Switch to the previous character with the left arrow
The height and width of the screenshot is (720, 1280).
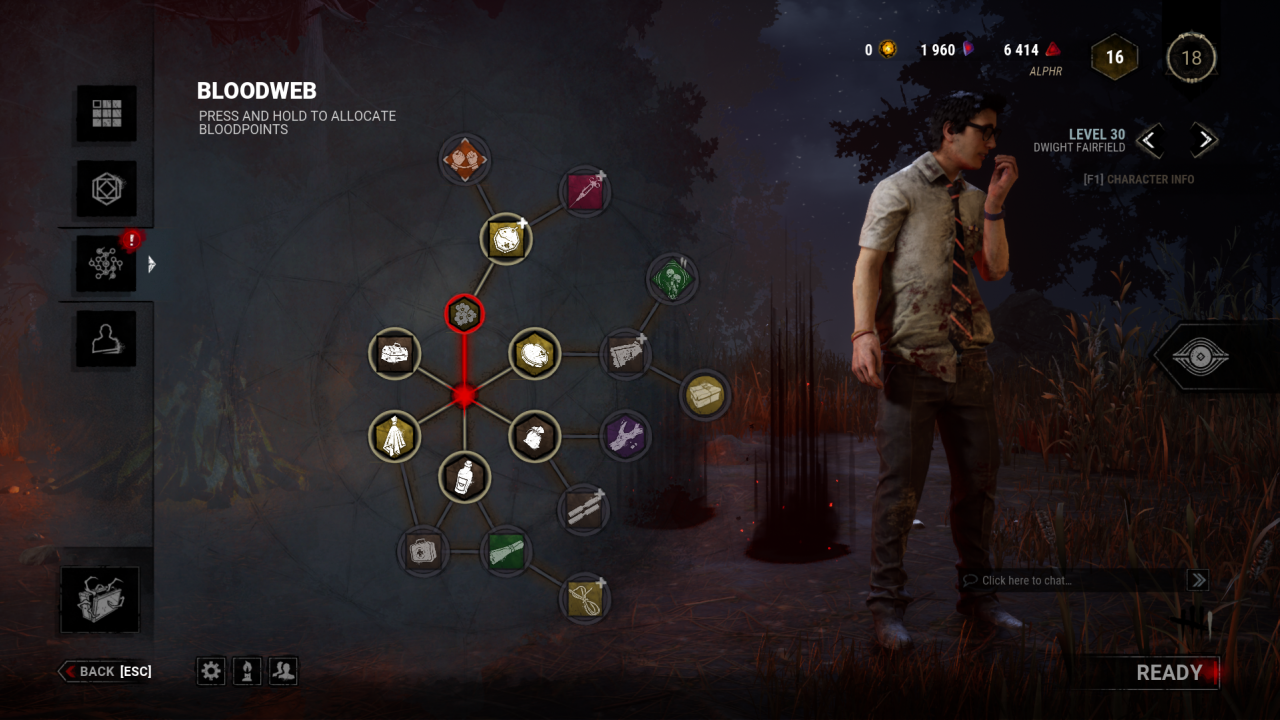[1150, 141]
